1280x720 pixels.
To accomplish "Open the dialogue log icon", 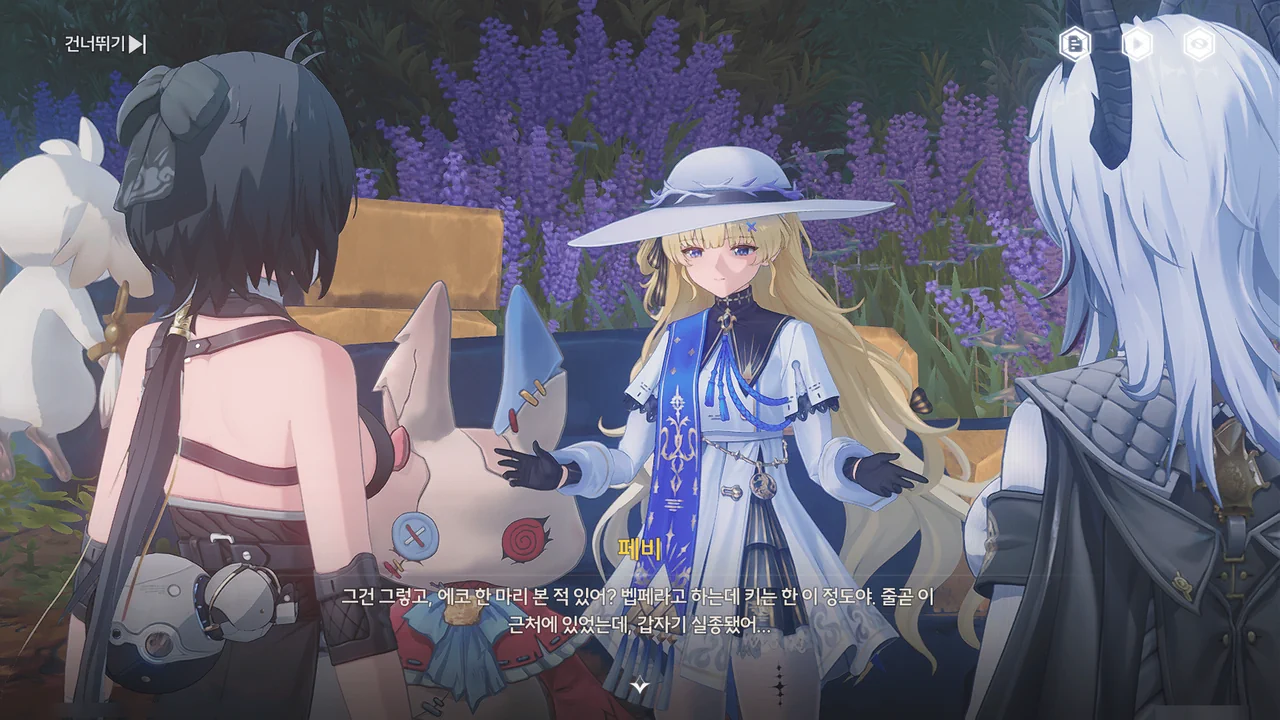I will [1075, 44].
